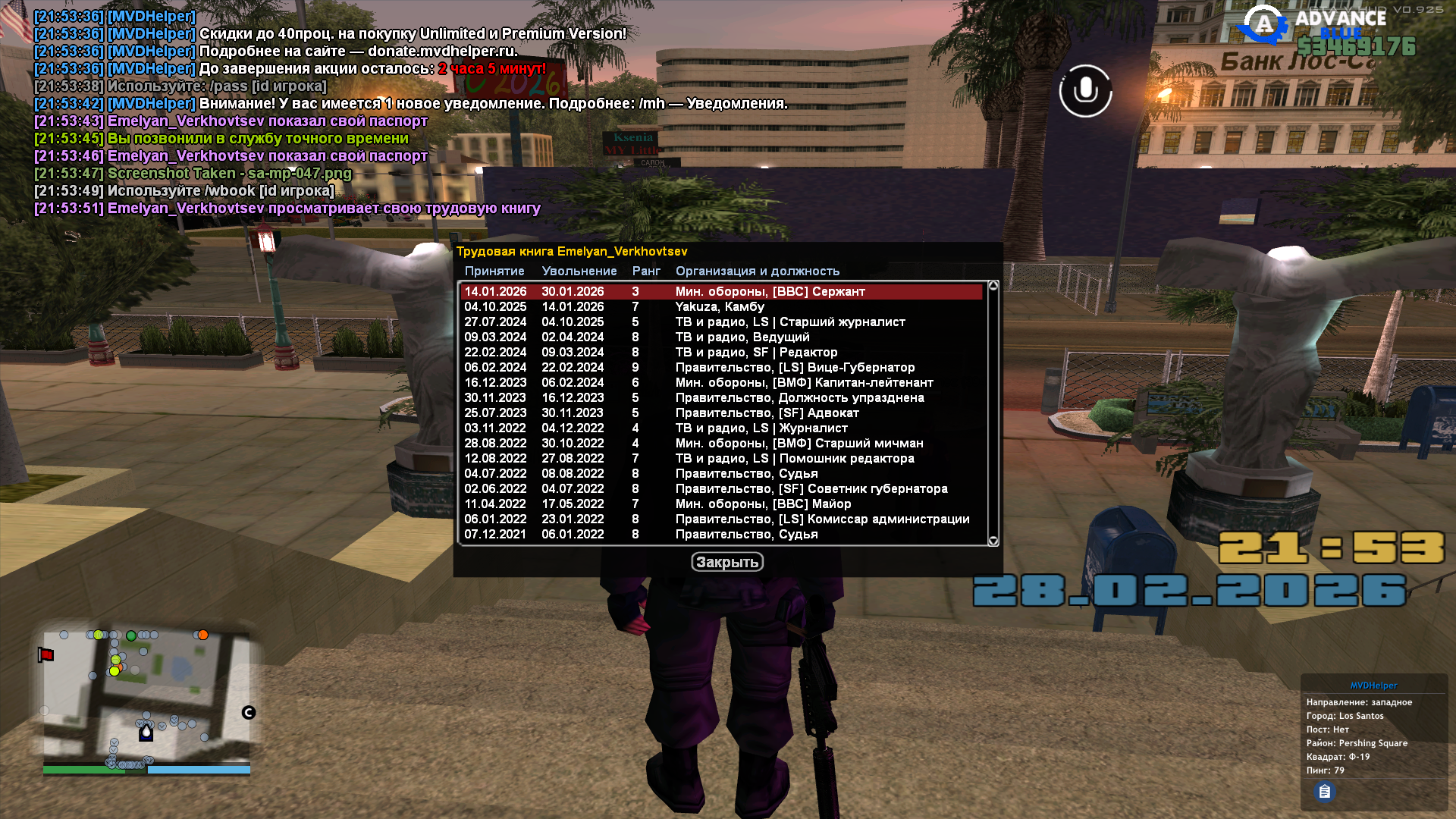Screen dimensions: 1456x819
Task: Click the list's scroll-down arrow
Action: [x=993, y=541]
